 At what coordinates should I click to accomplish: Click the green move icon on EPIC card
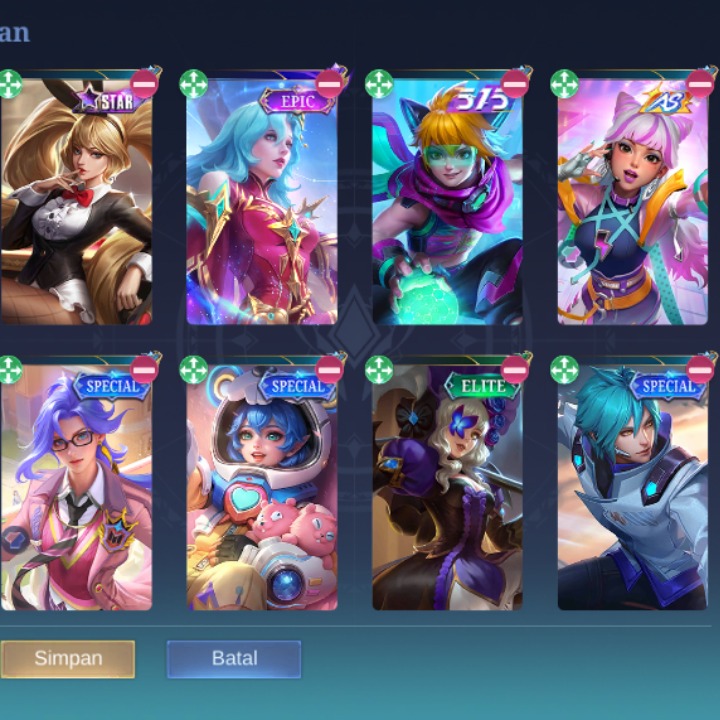[194, 84]
